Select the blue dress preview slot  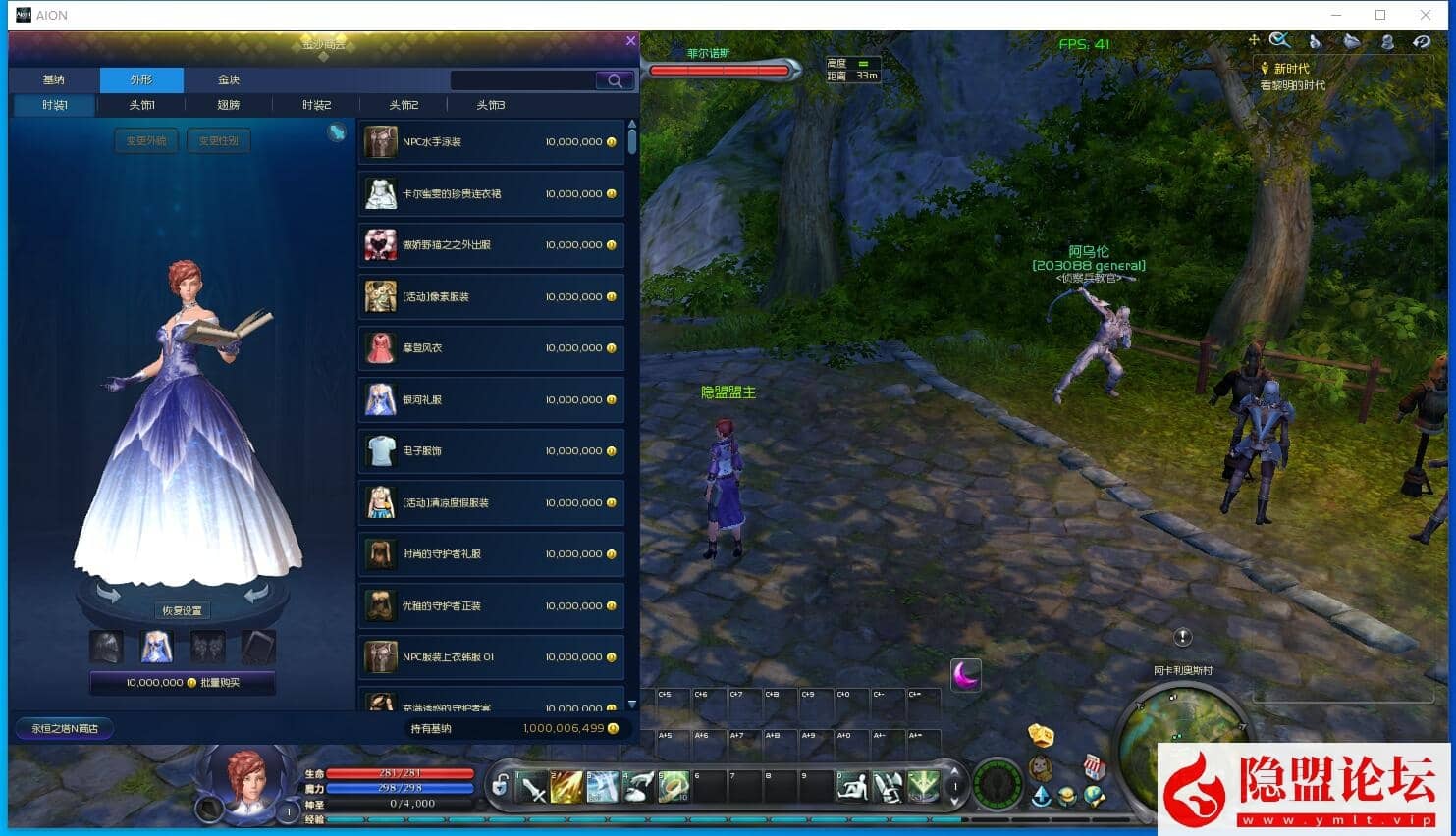(157, 647)
